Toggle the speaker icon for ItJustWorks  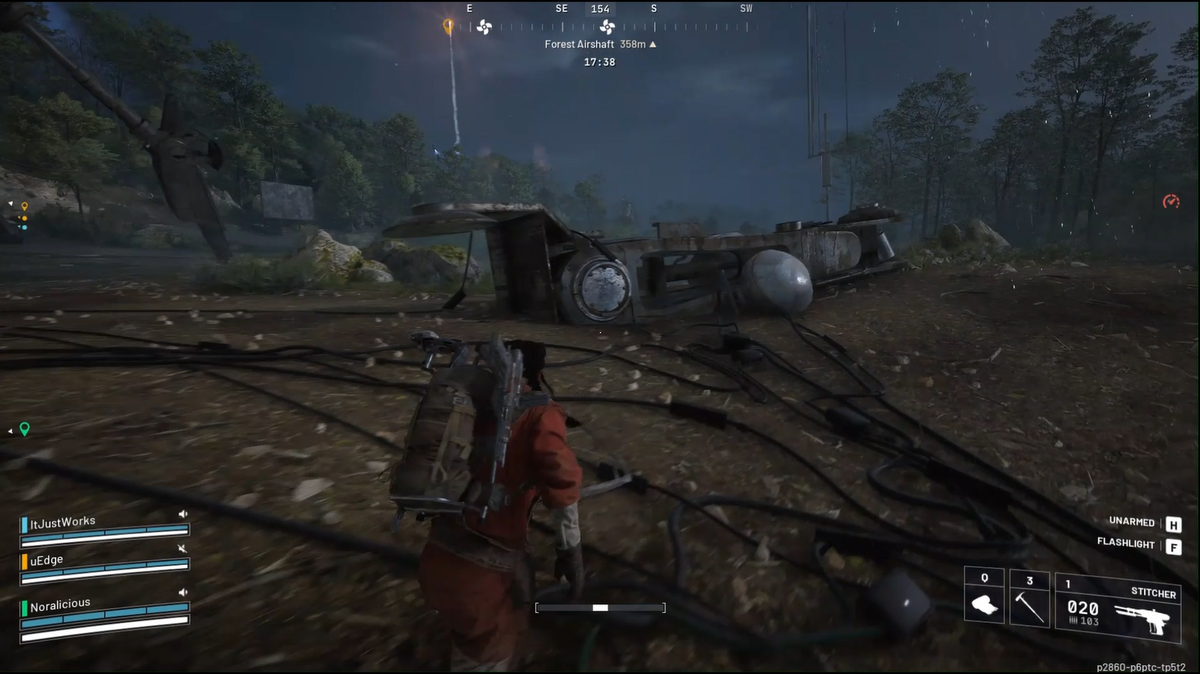[x=183, y=514]
